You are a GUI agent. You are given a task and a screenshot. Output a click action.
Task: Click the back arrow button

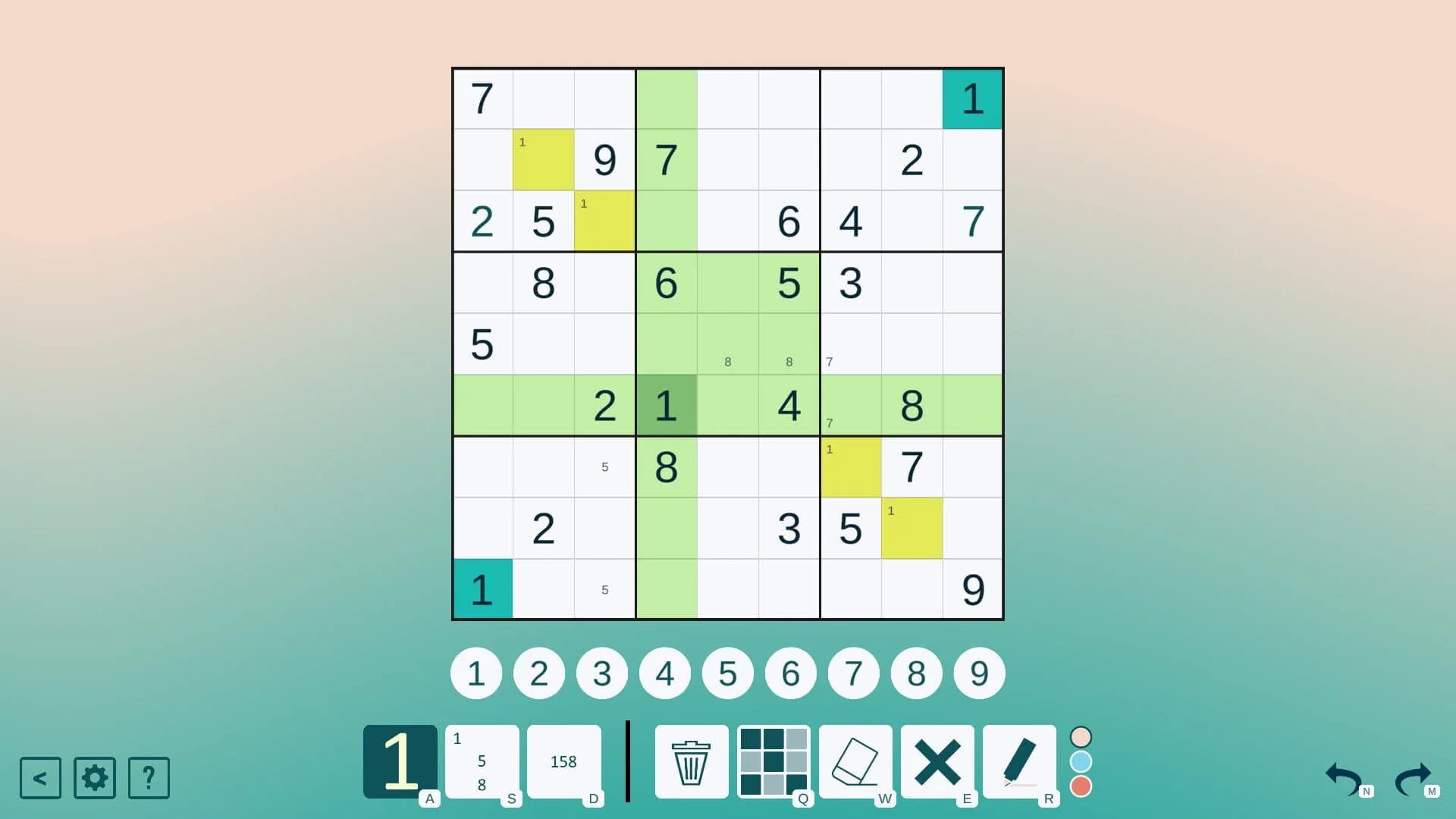[40, 778]
